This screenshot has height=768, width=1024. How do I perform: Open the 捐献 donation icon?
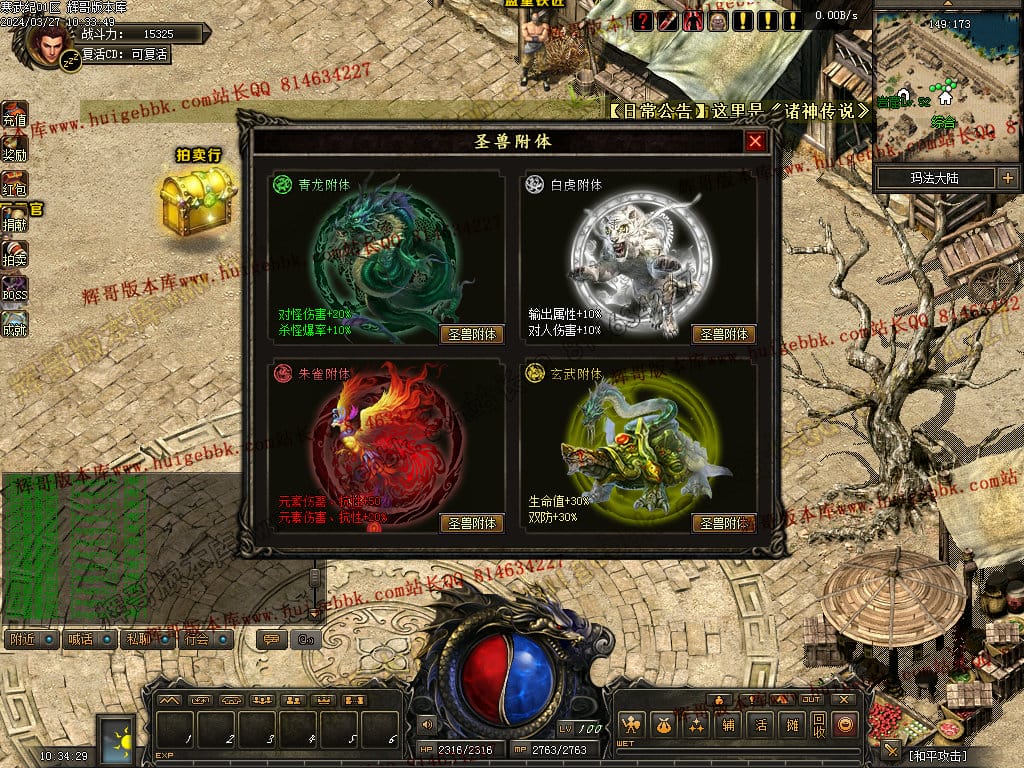(15, 219)
